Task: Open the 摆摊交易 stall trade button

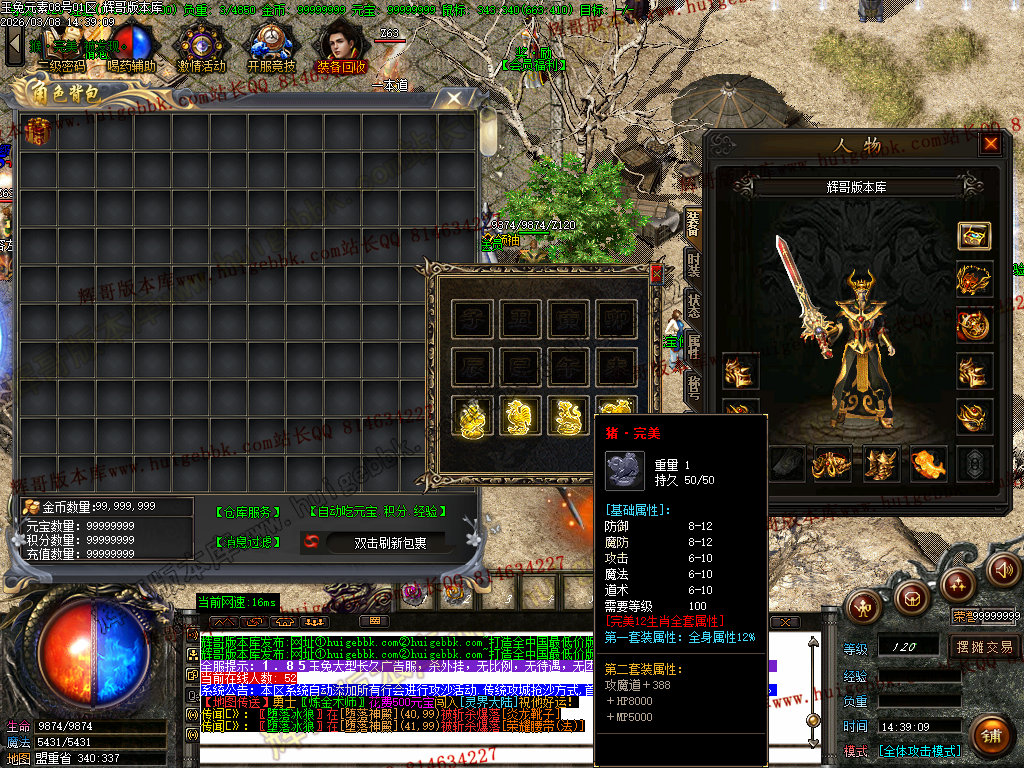Action: (x=983, y=647)
